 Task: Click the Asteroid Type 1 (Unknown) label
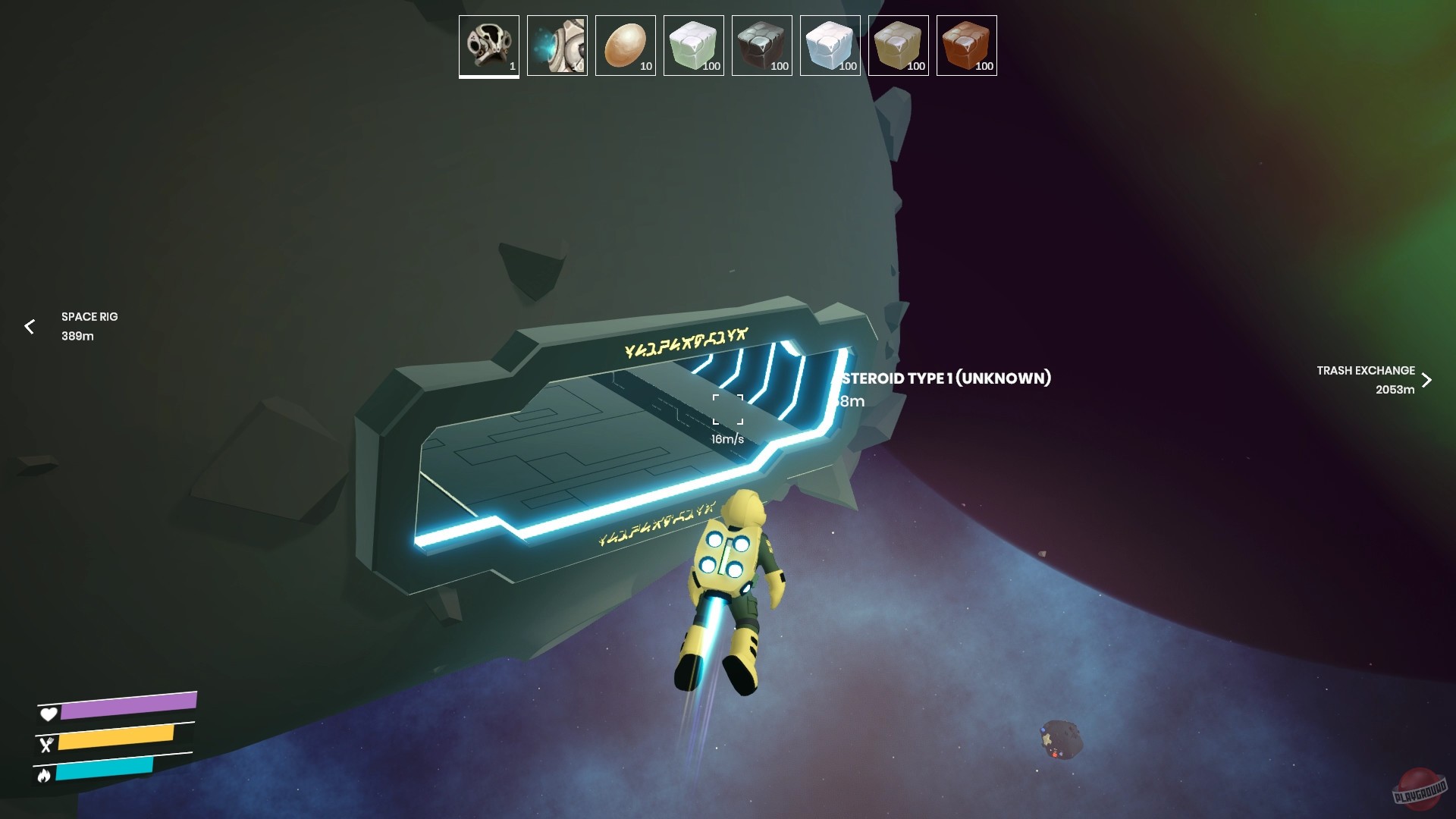943,379
